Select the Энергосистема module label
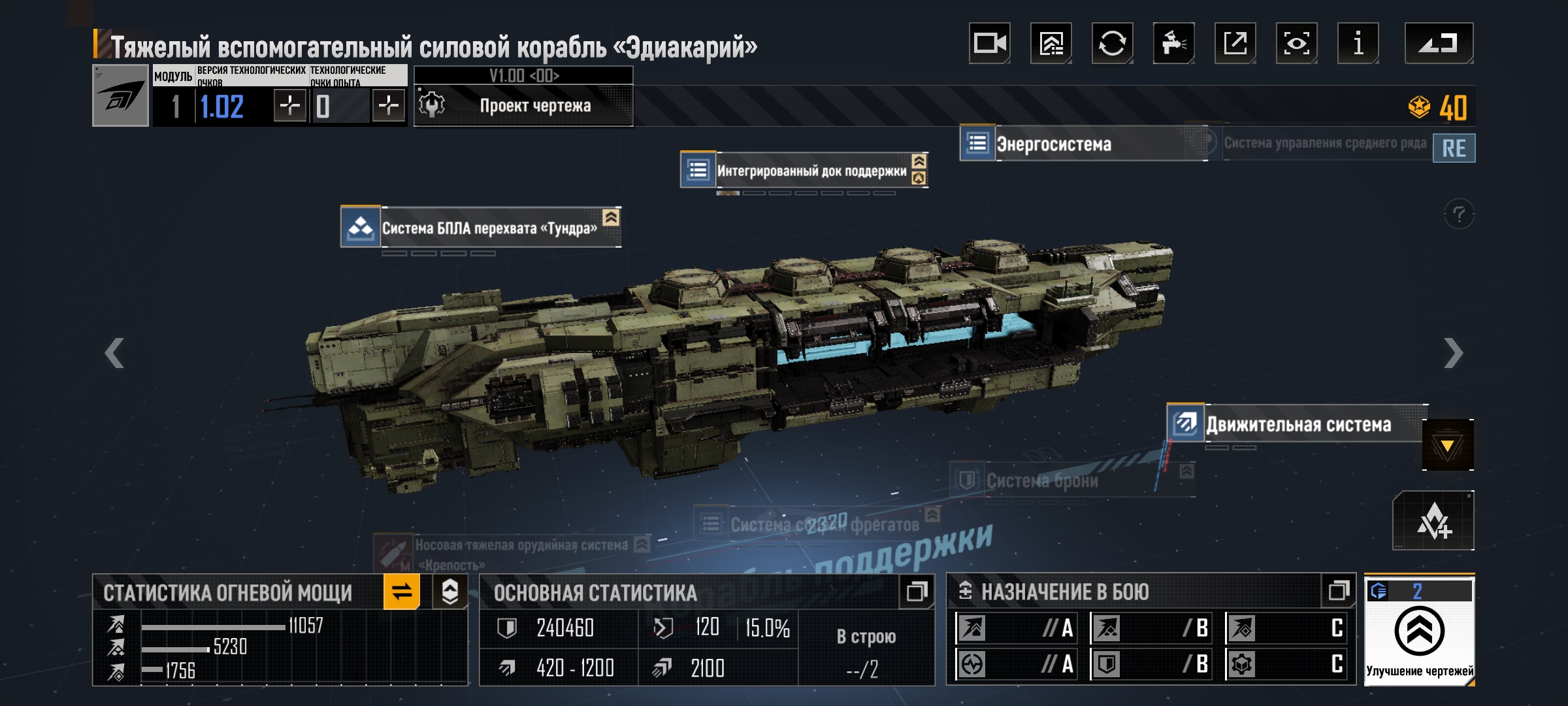The image size is (1568, 706). coord(1053,144)
